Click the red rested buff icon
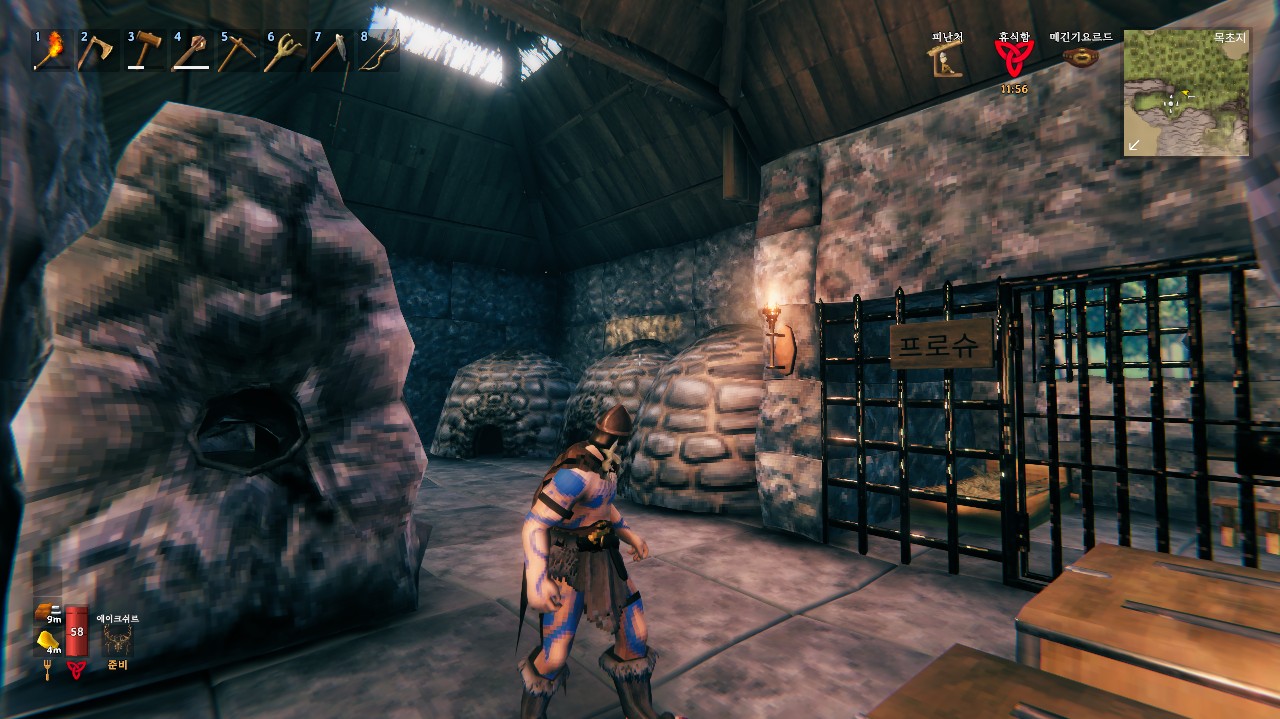The width and height of the screenshot is (1280, 719). [x=1013, y=60]
